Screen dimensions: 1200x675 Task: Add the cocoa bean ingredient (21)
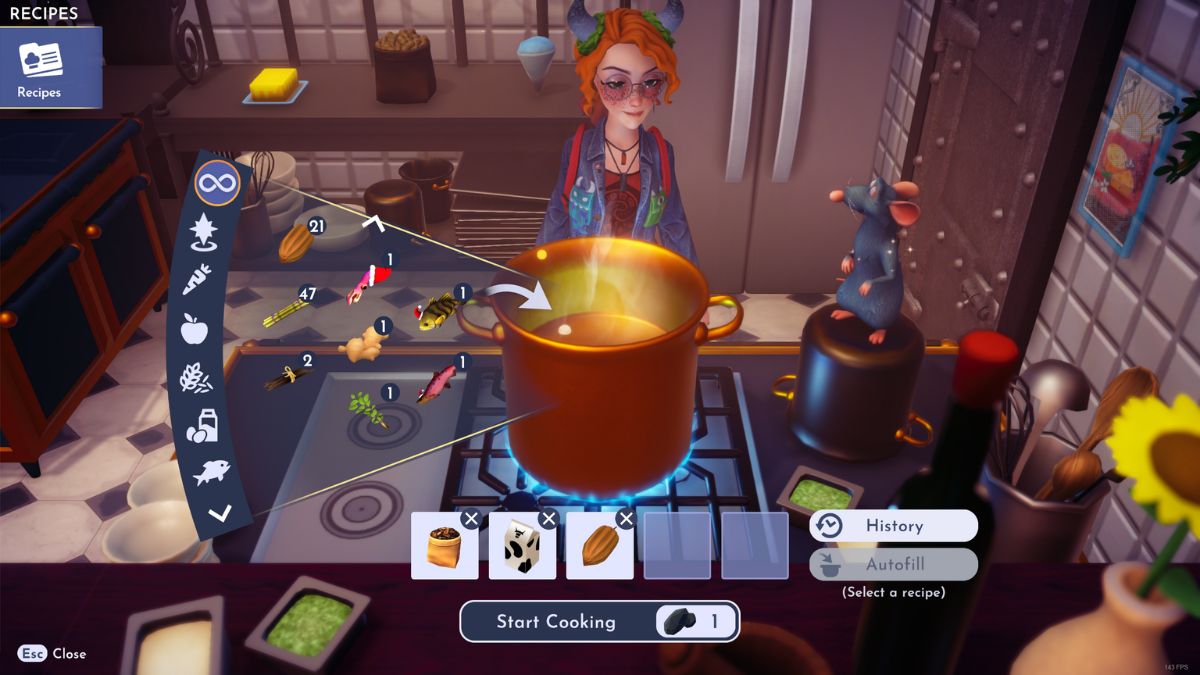tap(295, 243)
